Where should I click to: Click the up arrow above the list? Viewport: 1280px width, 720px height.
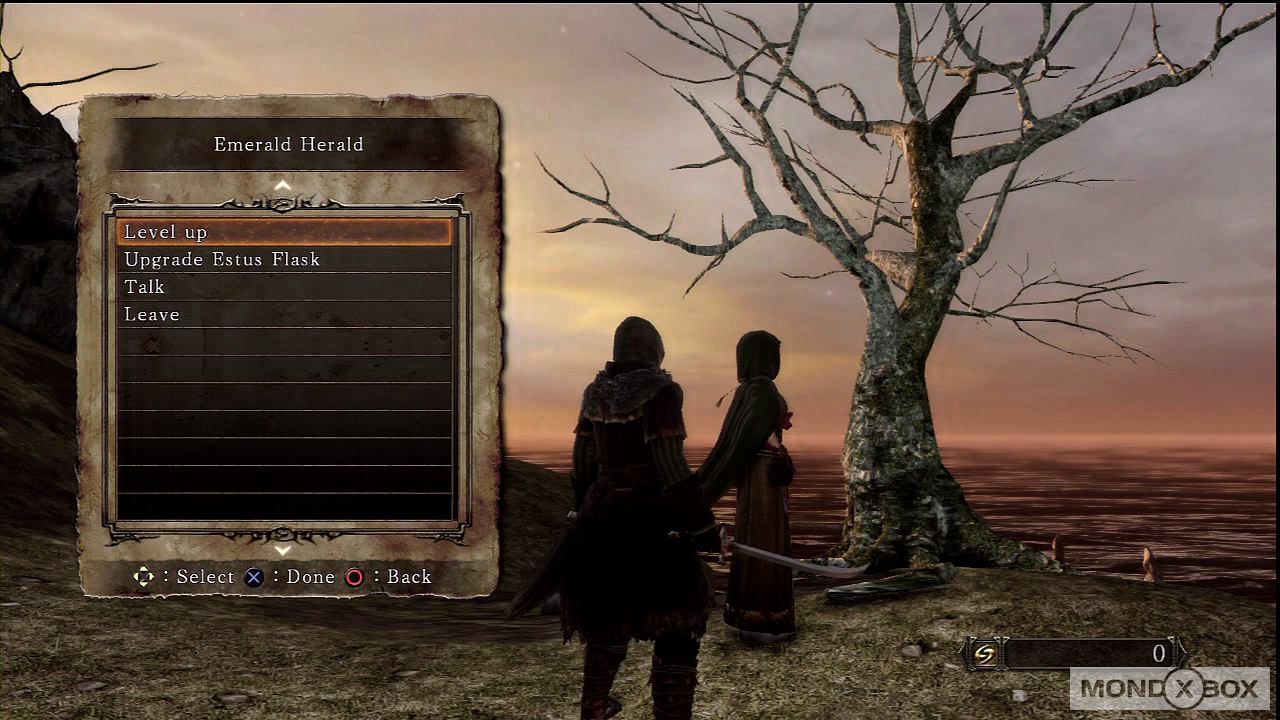tap(283, 185)
